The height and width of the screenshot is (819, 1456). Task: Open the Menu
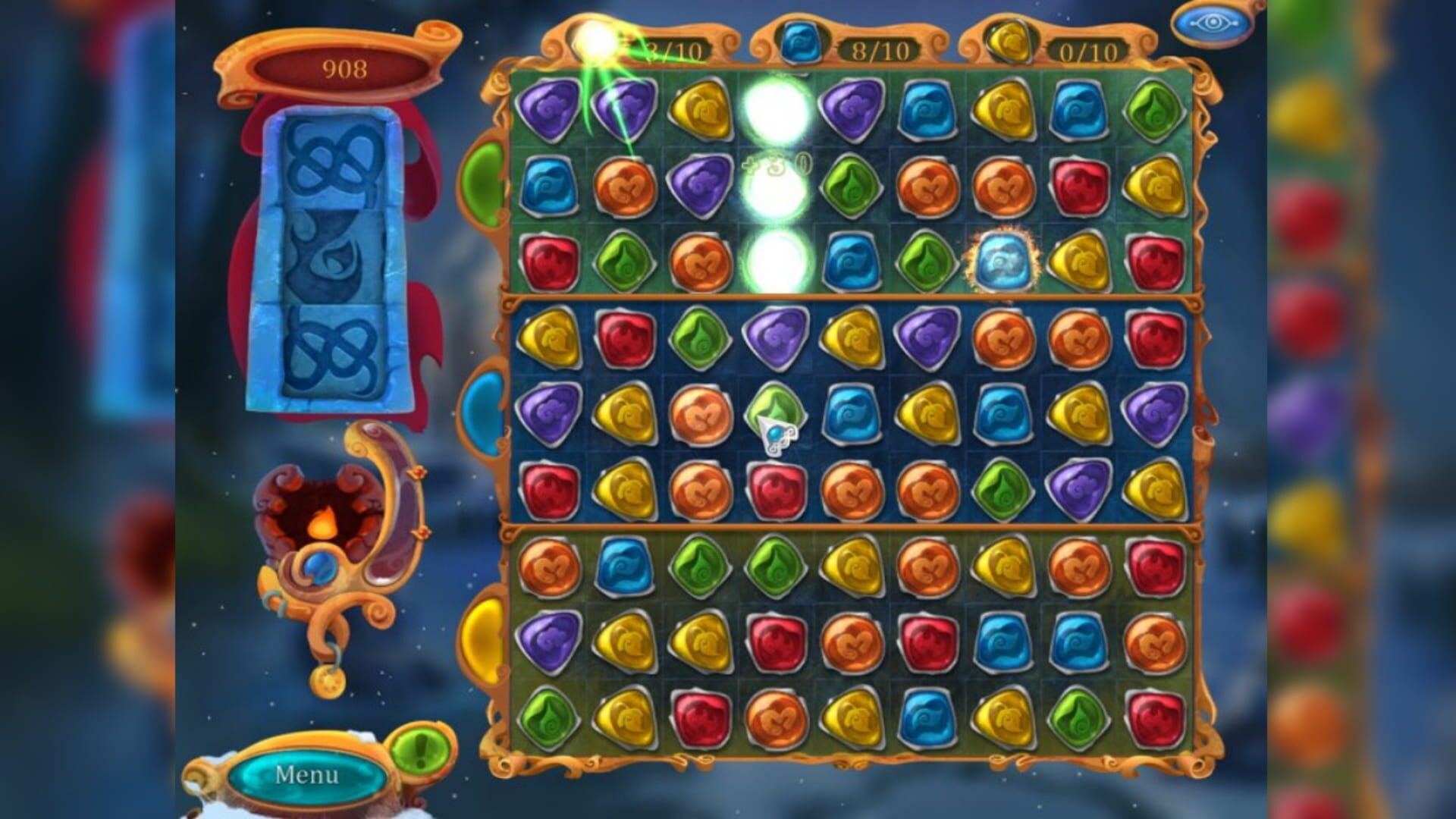coord(307,775)
